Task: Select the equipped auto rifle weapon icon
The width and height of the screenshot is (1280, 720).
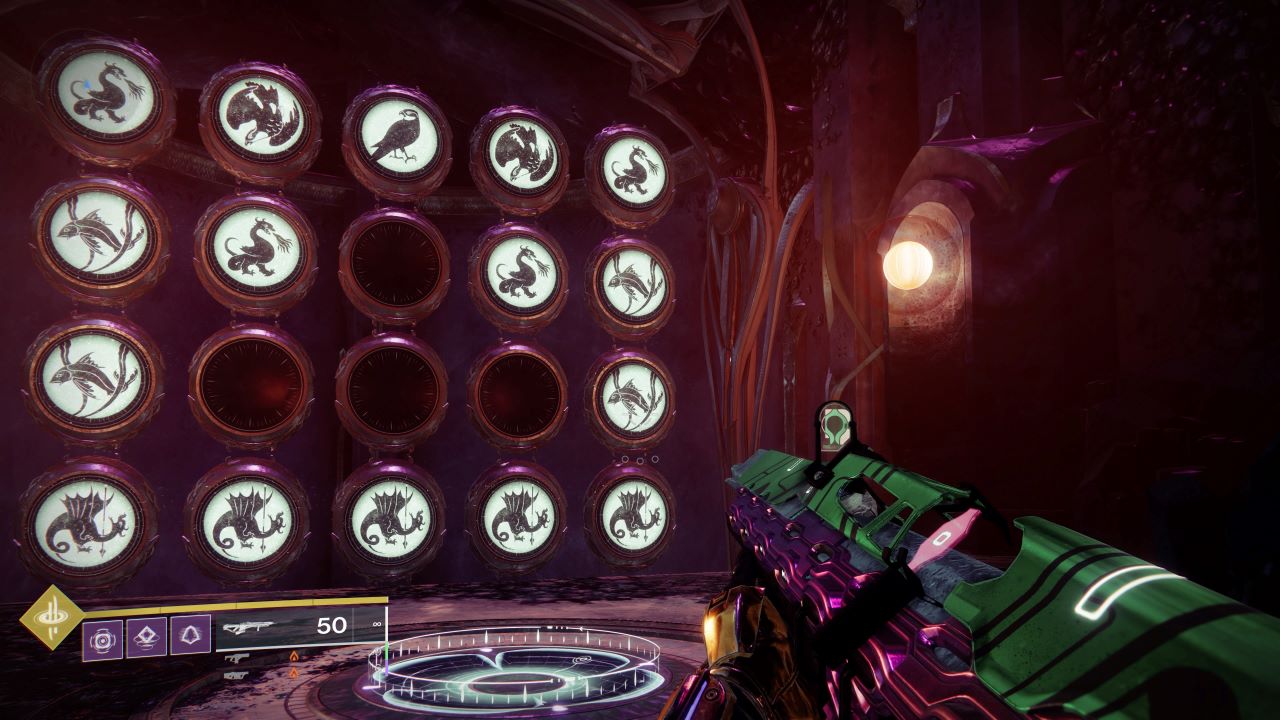Action: click(250, 626)
